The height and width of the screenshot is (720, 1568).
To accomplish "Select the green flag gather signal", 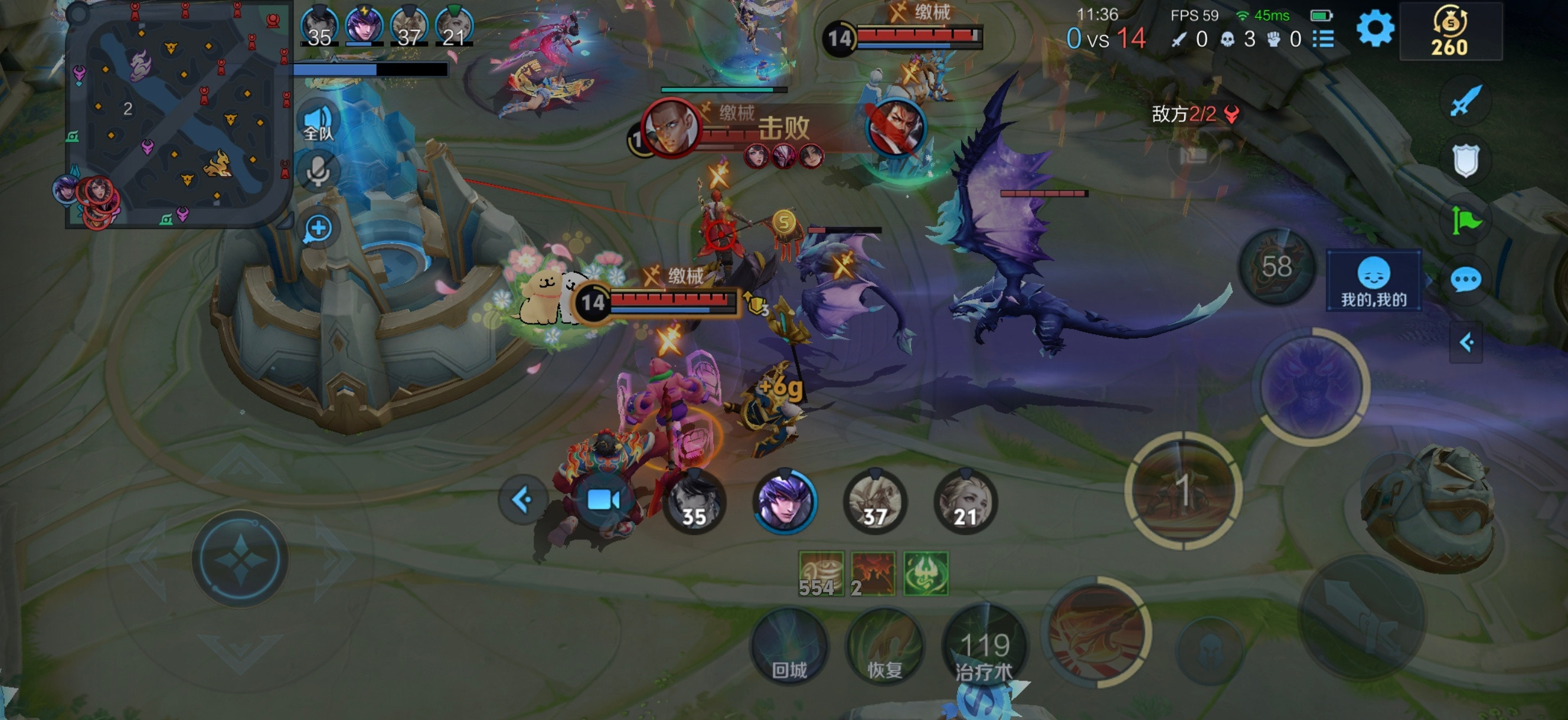I will 1466,220.
